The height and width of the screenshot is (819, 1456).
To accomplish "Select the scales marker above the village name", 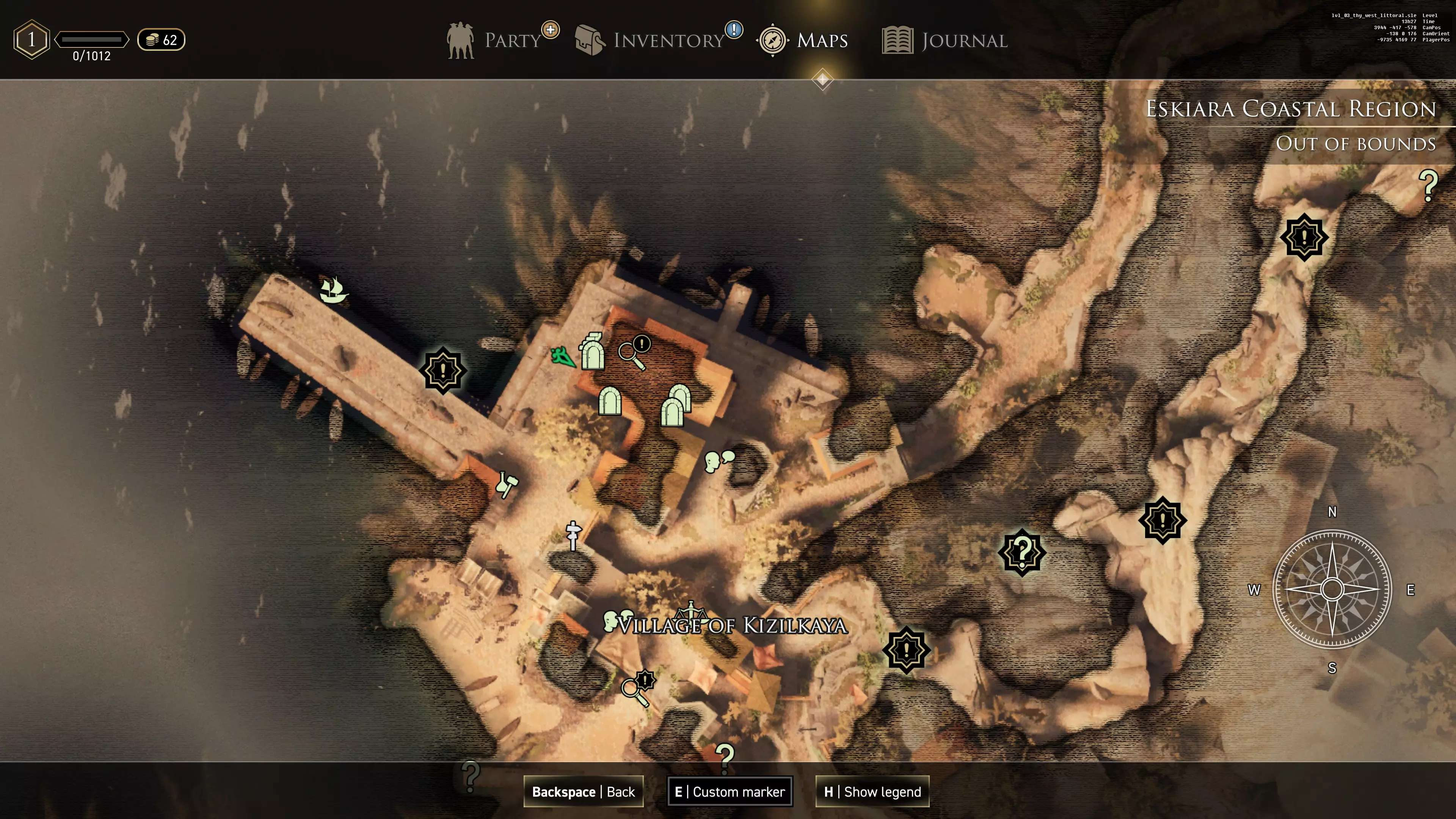I will tap(691, 610).
